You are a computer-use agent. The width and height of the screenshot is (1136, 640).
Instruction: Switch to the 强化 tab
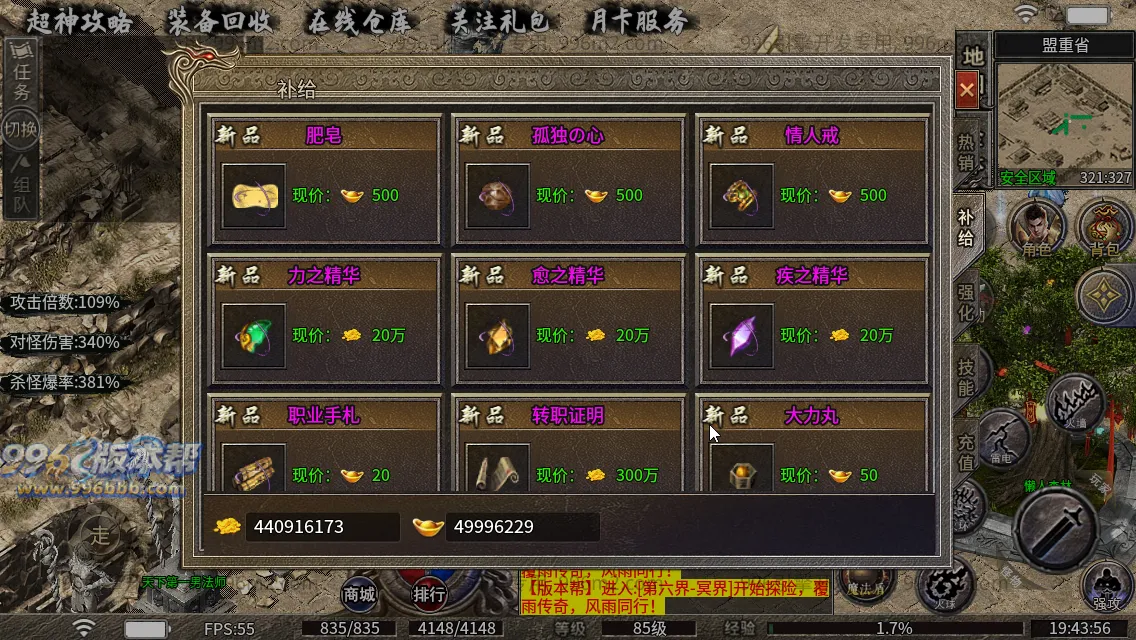pyautogui.click(x=967, y=302)
